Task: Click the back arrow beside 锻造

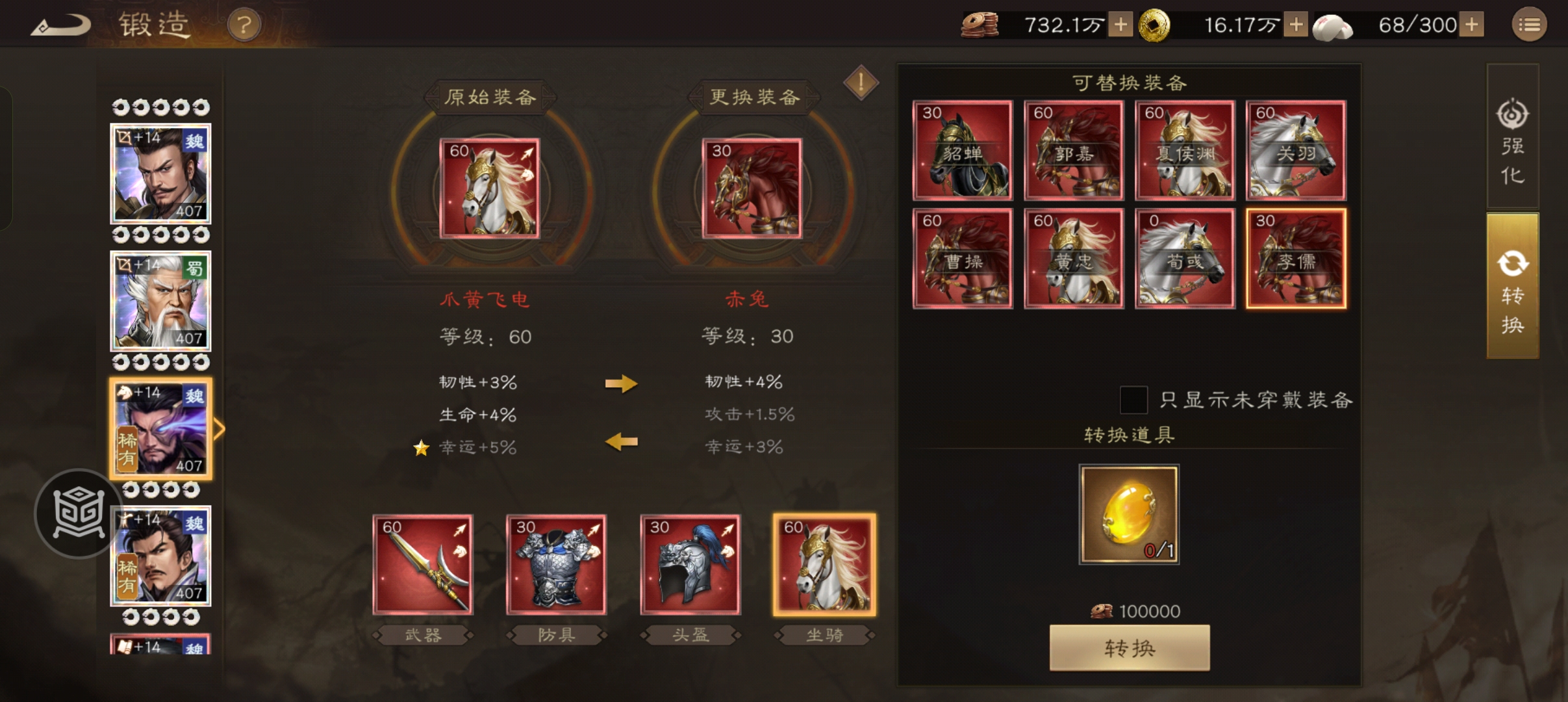Action: [x=60, y=24]
